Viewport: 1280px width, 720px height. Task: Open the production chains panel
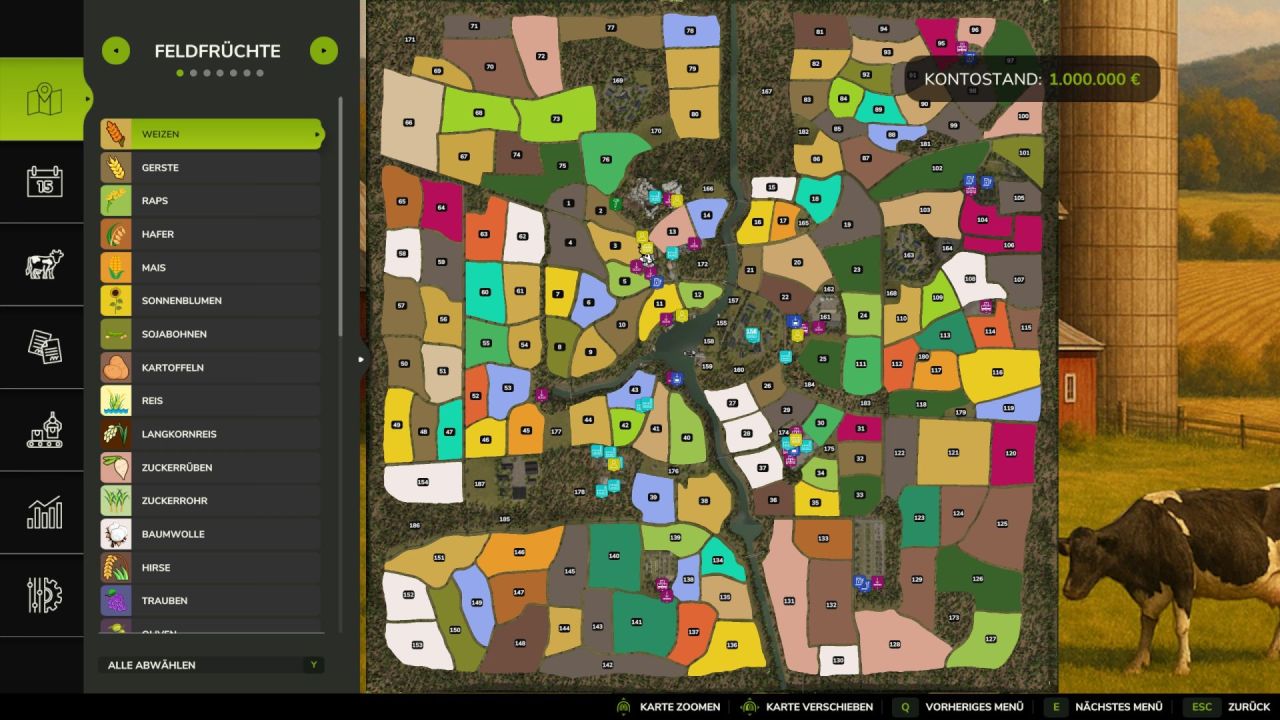coord(42,430)
